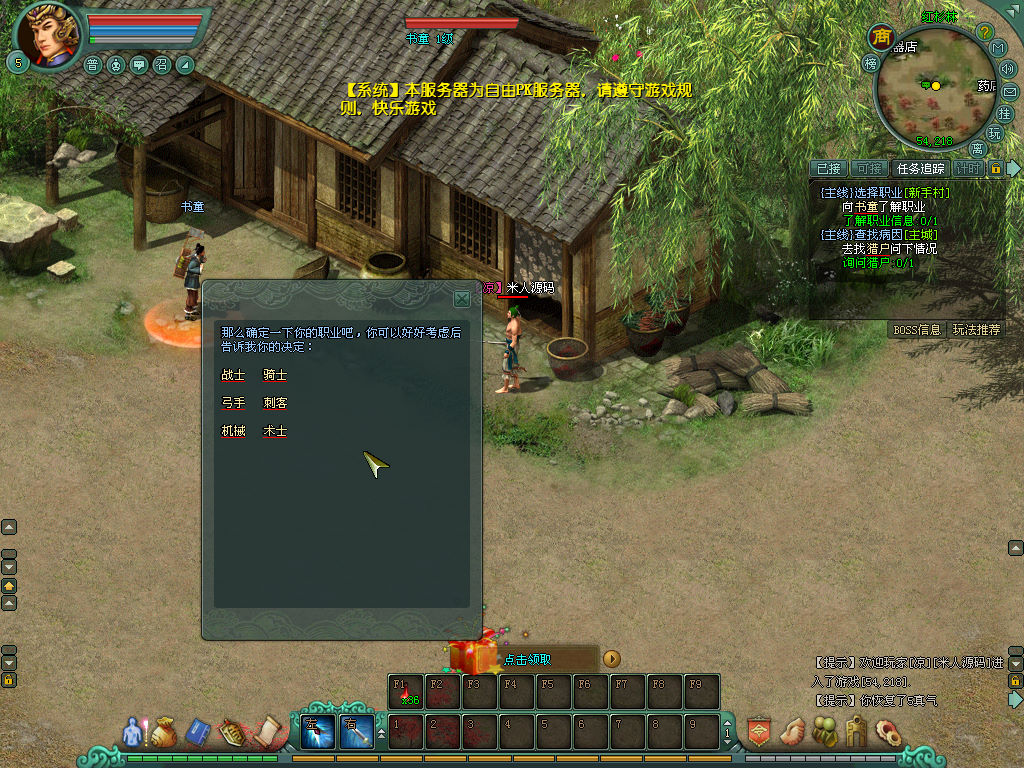Open the 榜 ranking button beside the minimap
The width and height of the screenshot is (1024, 768).
869,63
